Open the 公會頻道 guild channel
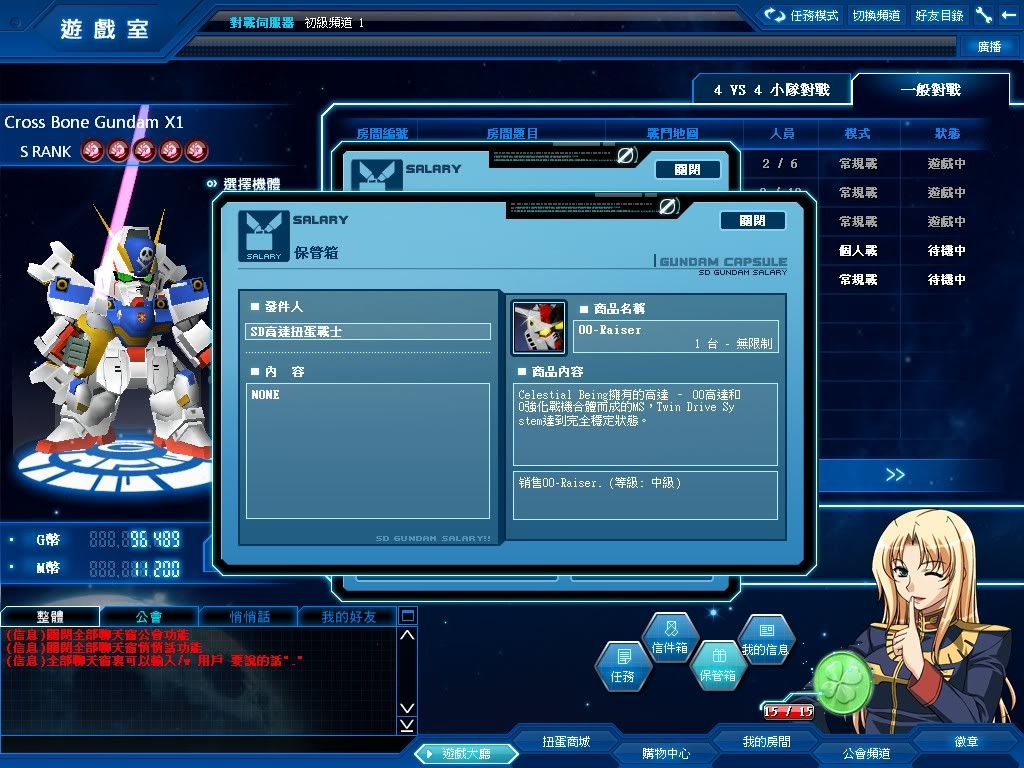Screen dimensions: 1024x768 [866, 753]
